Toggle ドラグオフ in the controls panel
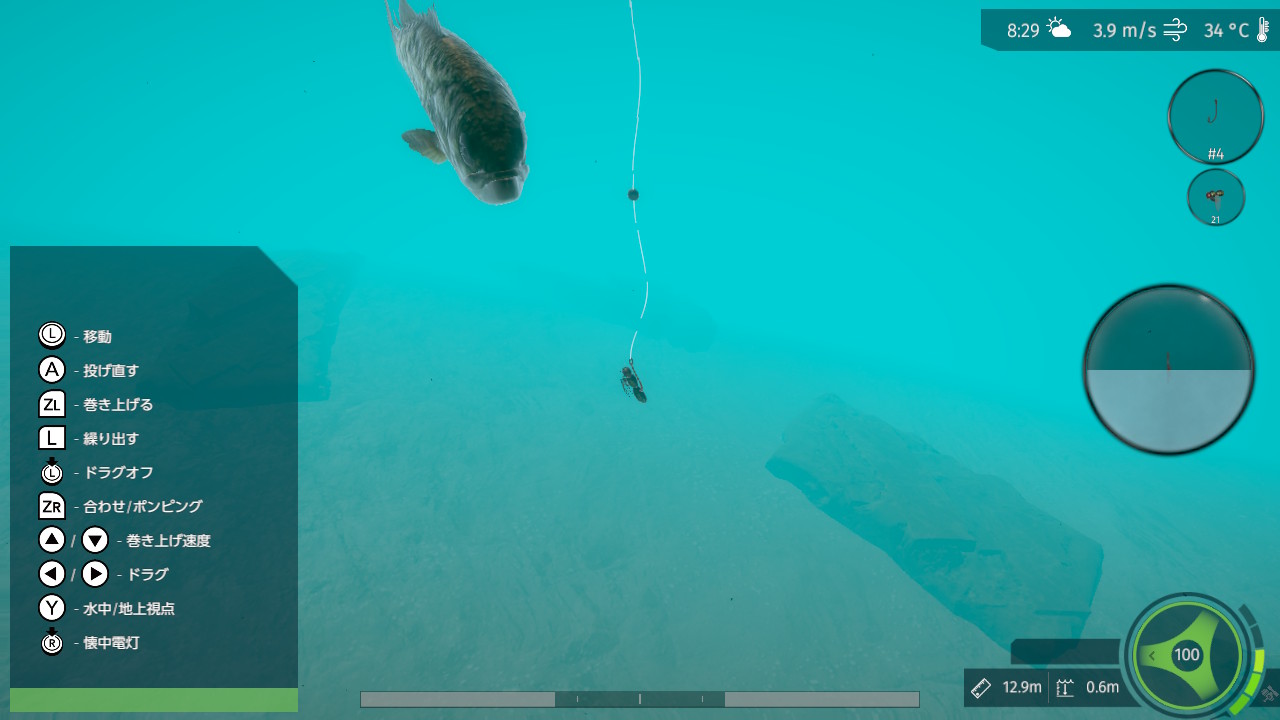 pos(51,472)
